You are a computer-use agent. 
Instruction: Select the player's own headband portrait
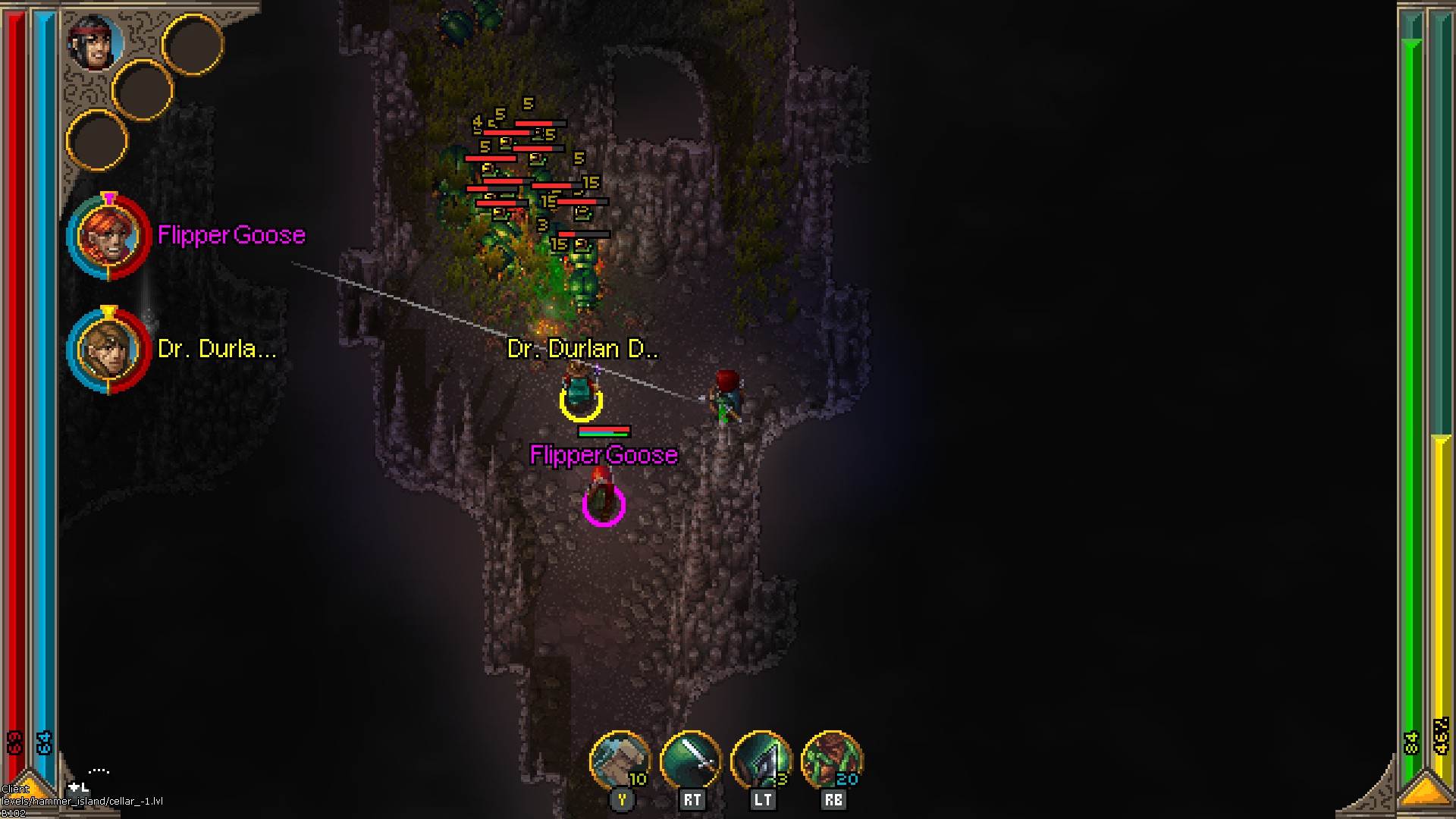[x=96, y=43]
